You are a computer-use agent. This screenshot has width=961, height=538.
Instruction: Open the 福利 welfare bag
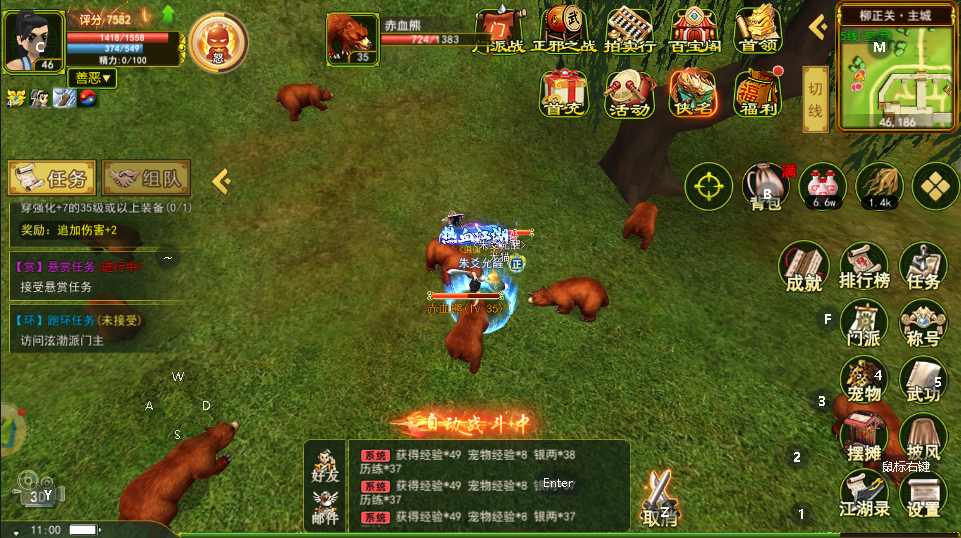tap(757, 92)
